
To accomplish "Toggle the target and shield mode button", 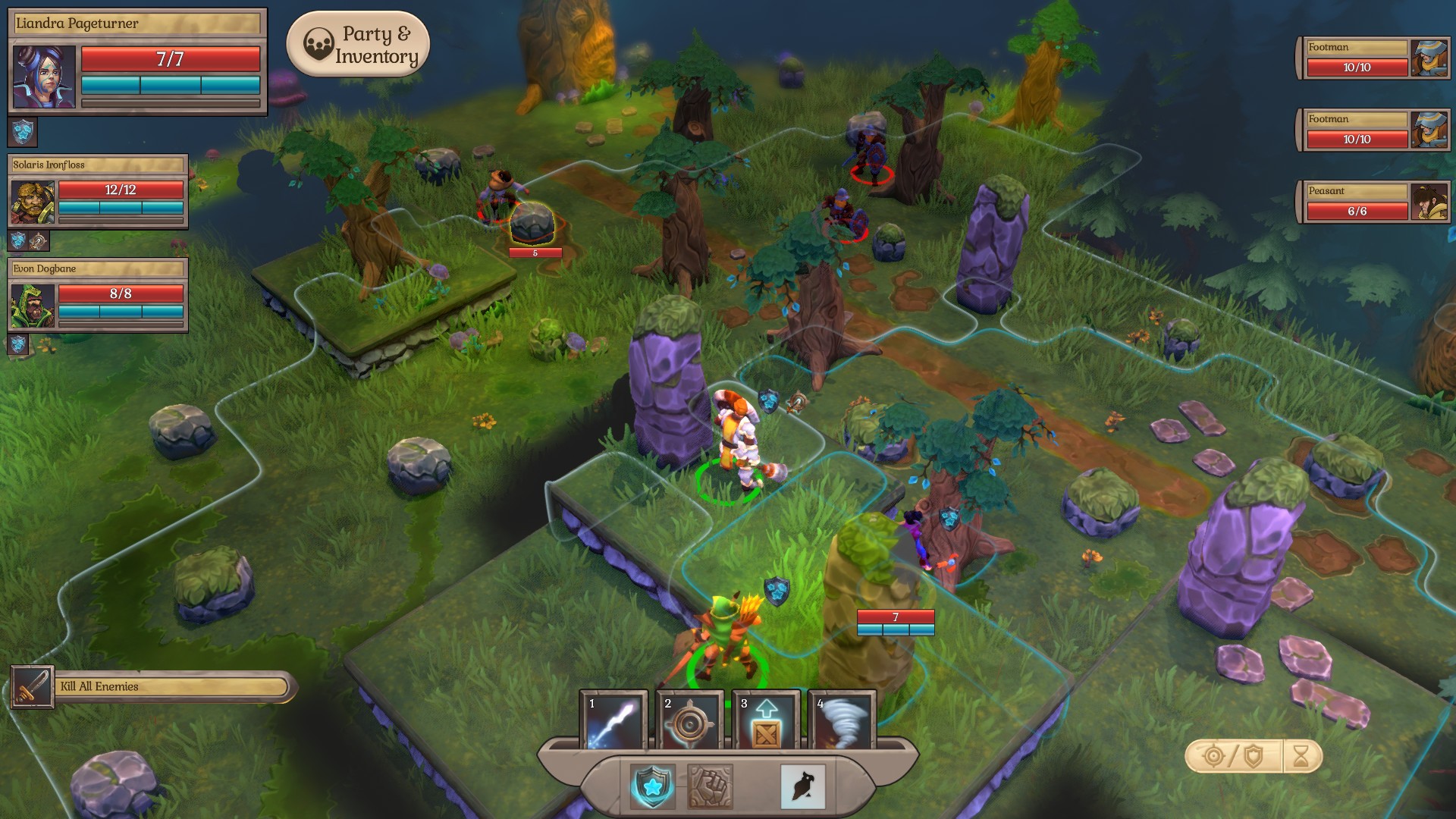I will 1234,756.
